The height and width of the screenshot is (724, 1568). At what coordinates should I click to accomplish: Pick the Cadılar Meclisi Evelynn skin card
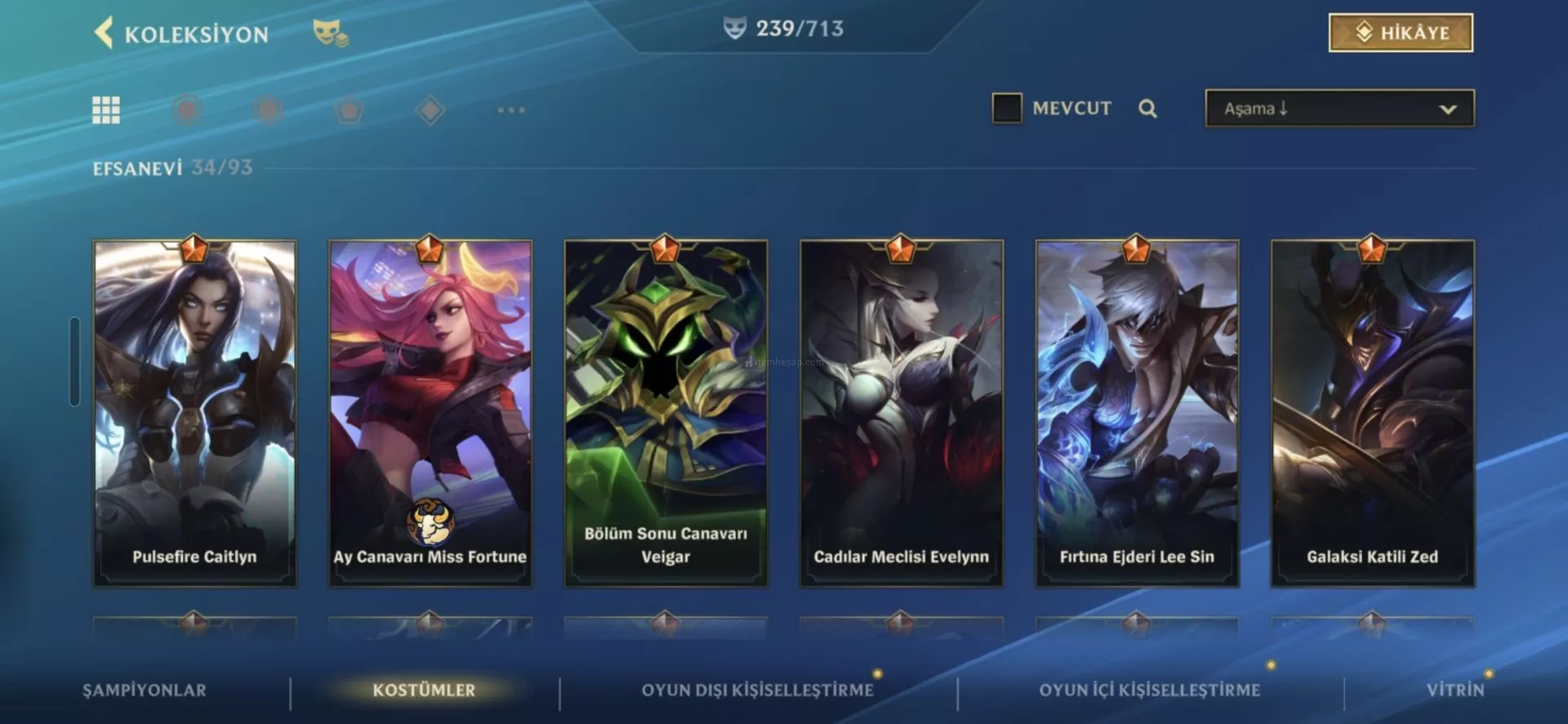(901, 413)
